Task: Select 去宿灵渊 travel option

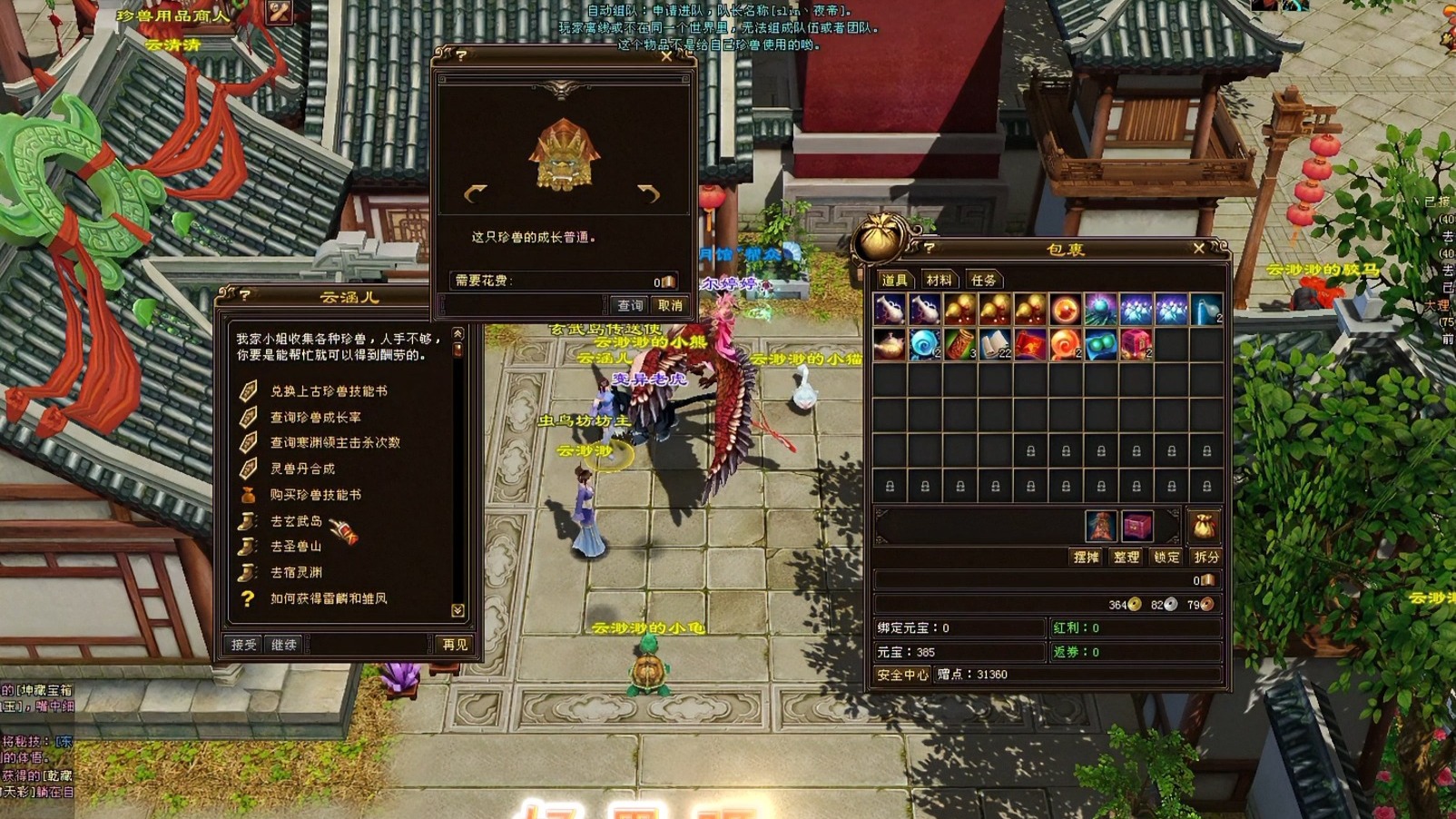Action: pyautogui.click(x=296, y=573)
